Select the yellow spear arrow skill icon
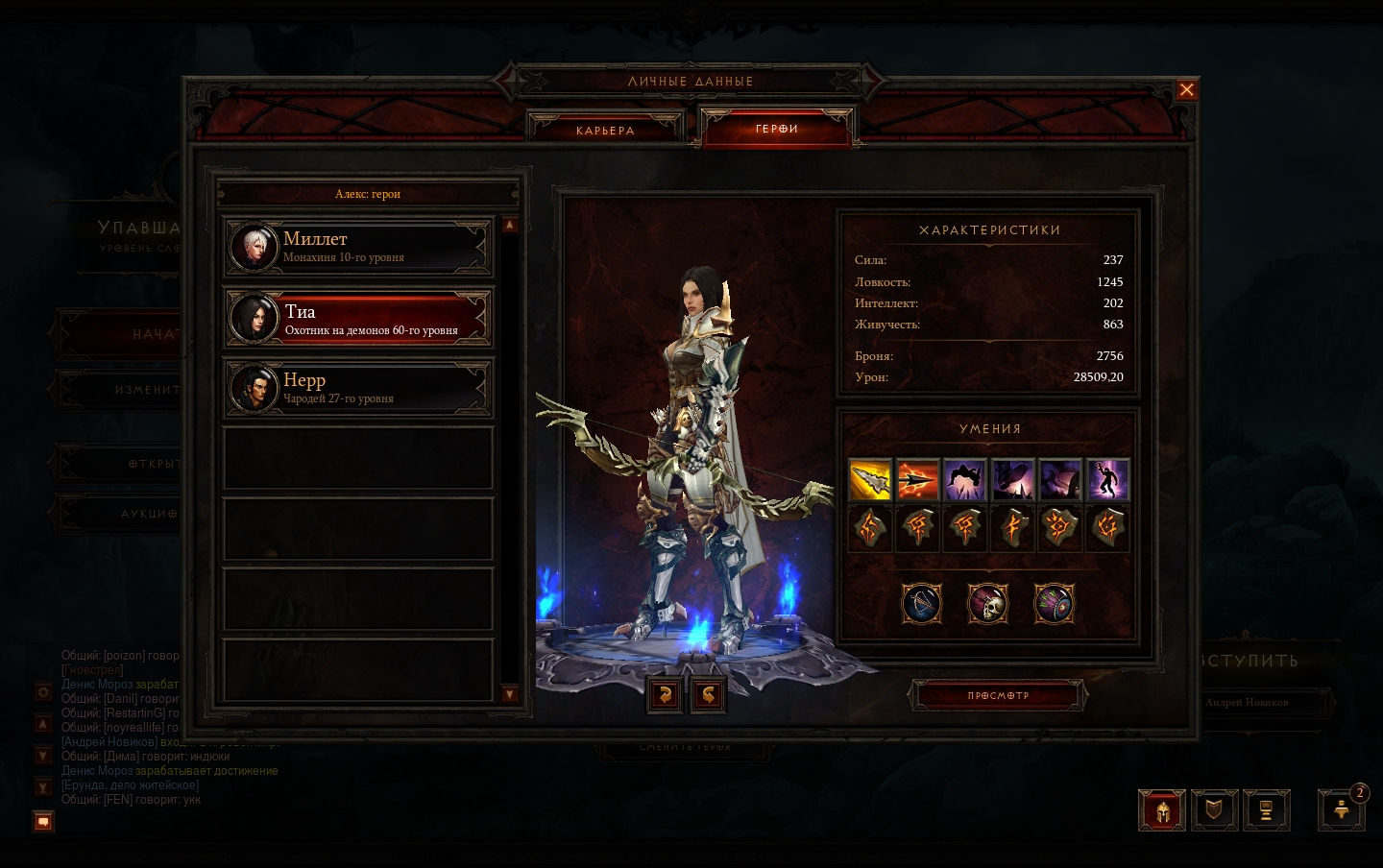 (870, 479)
